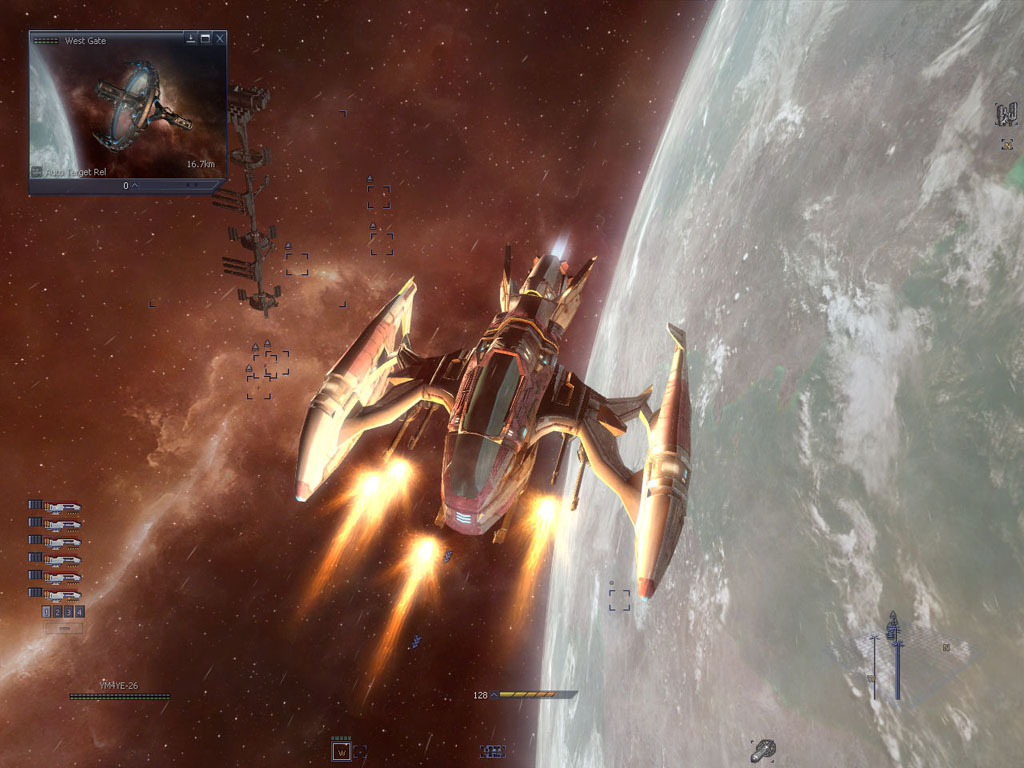1024x768 pixels.
Task: Select weapon group 4
Action: (79, 611)
